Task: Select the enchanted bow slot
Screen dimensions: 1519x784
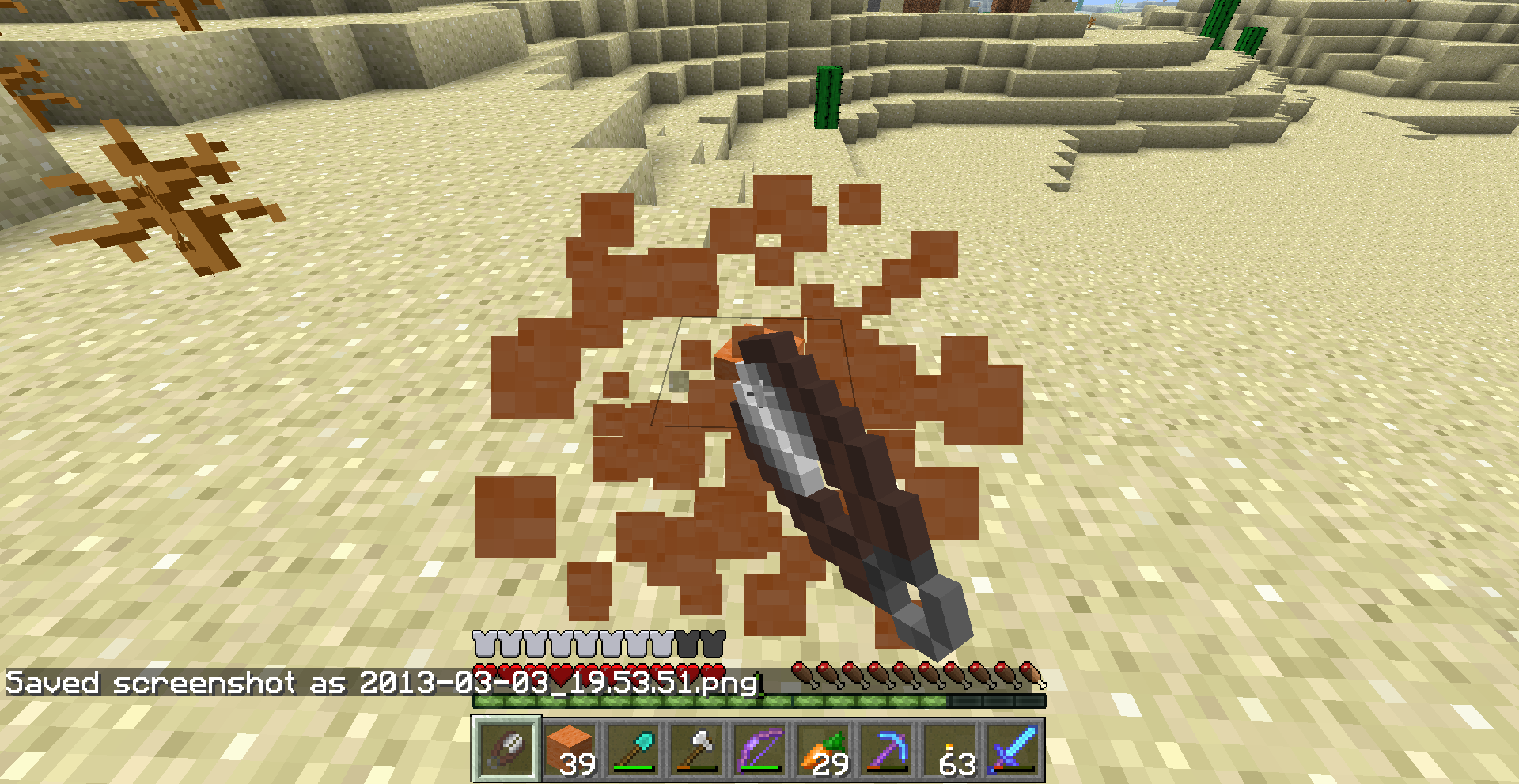Action: [x=759, y=748]
